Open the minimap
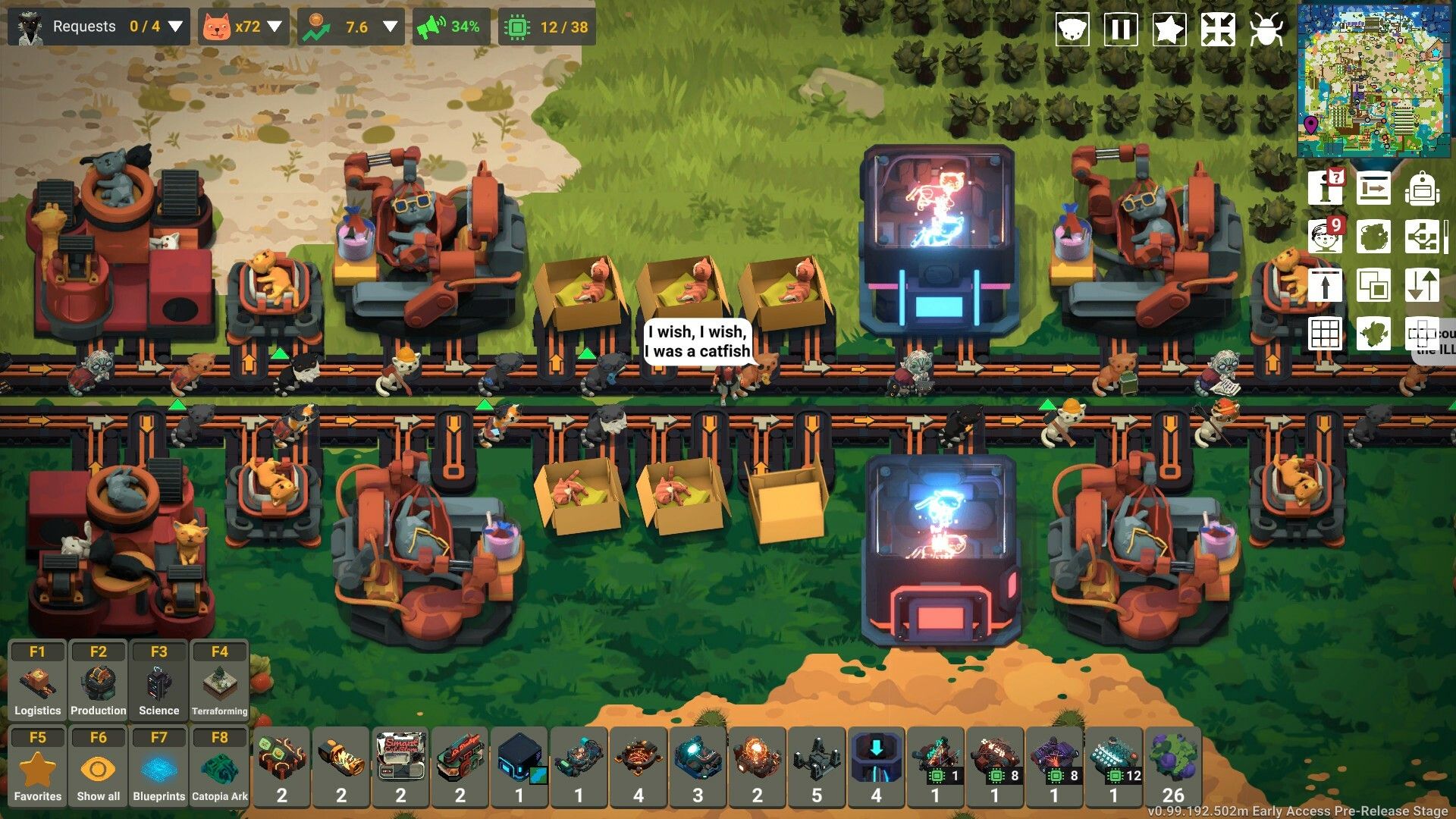This screenshot has width=1456, height=819. click(1375, 80)
